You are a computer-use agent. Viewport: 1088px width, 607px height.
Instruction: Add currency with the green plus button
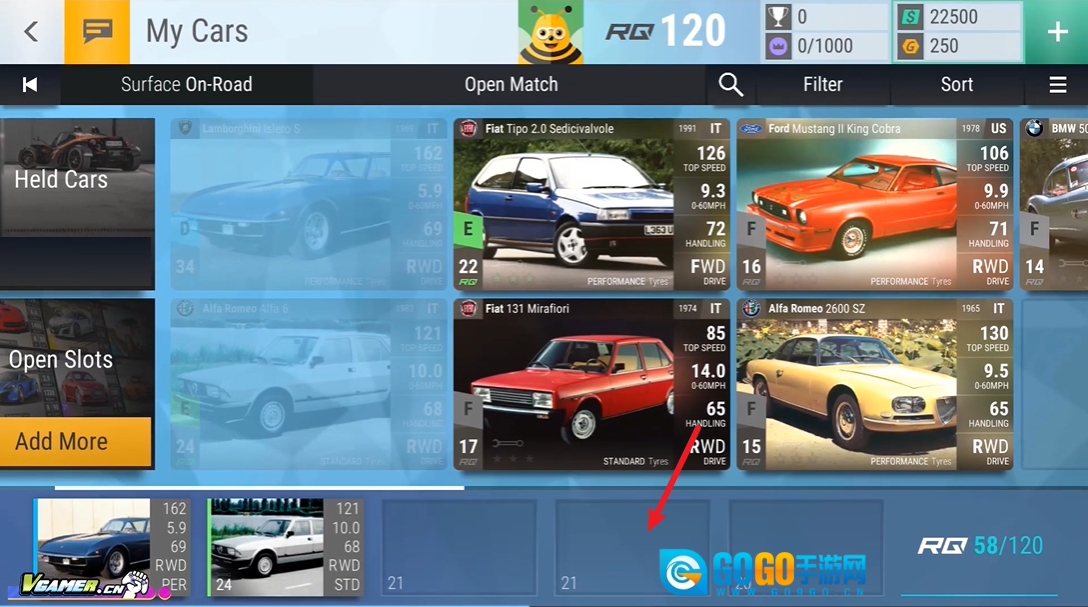[1057, 32]
